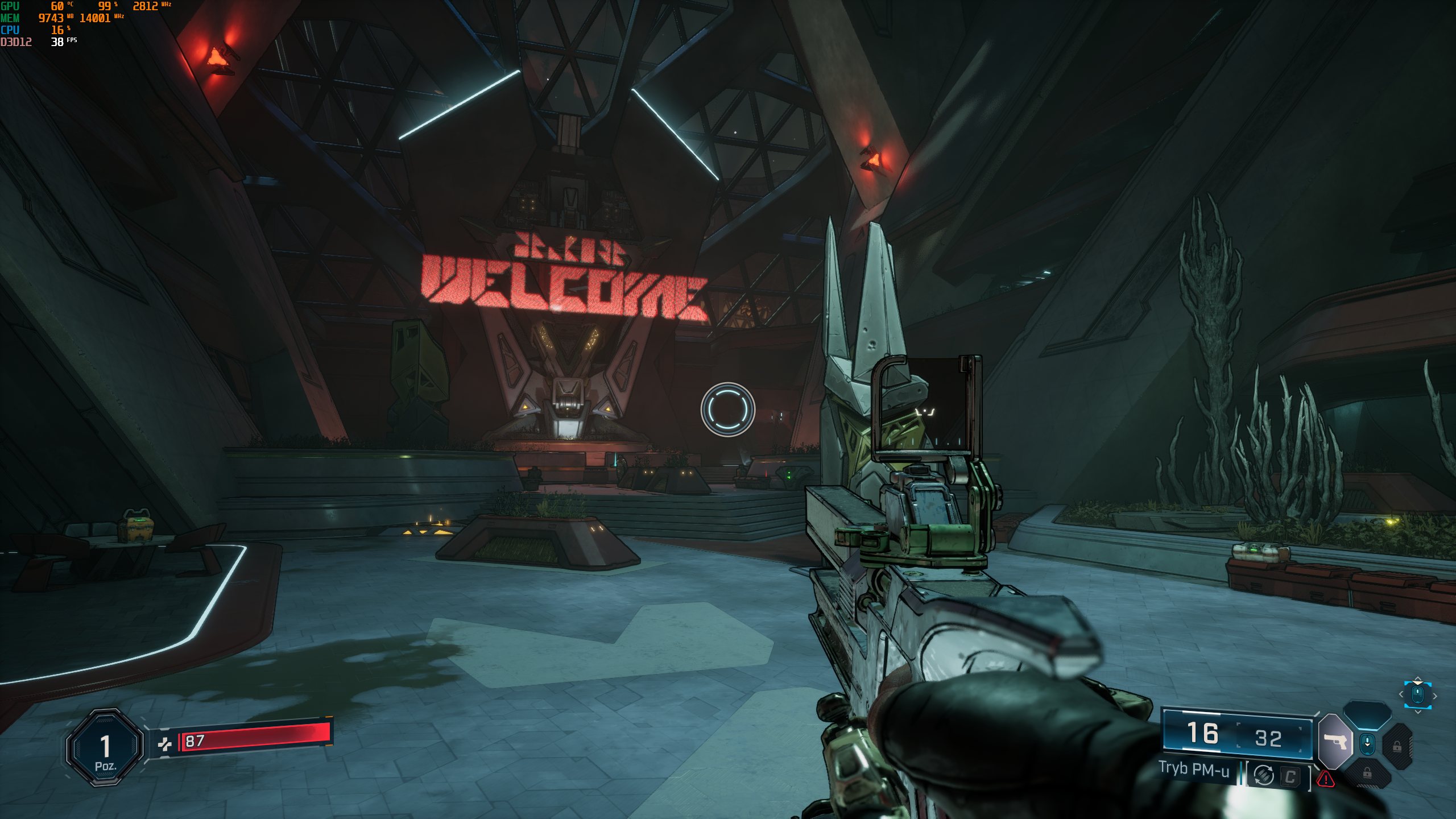The image size is (1456, 819).
Task: Click the empty blue weapon slot
Action: coord(1367,715)
